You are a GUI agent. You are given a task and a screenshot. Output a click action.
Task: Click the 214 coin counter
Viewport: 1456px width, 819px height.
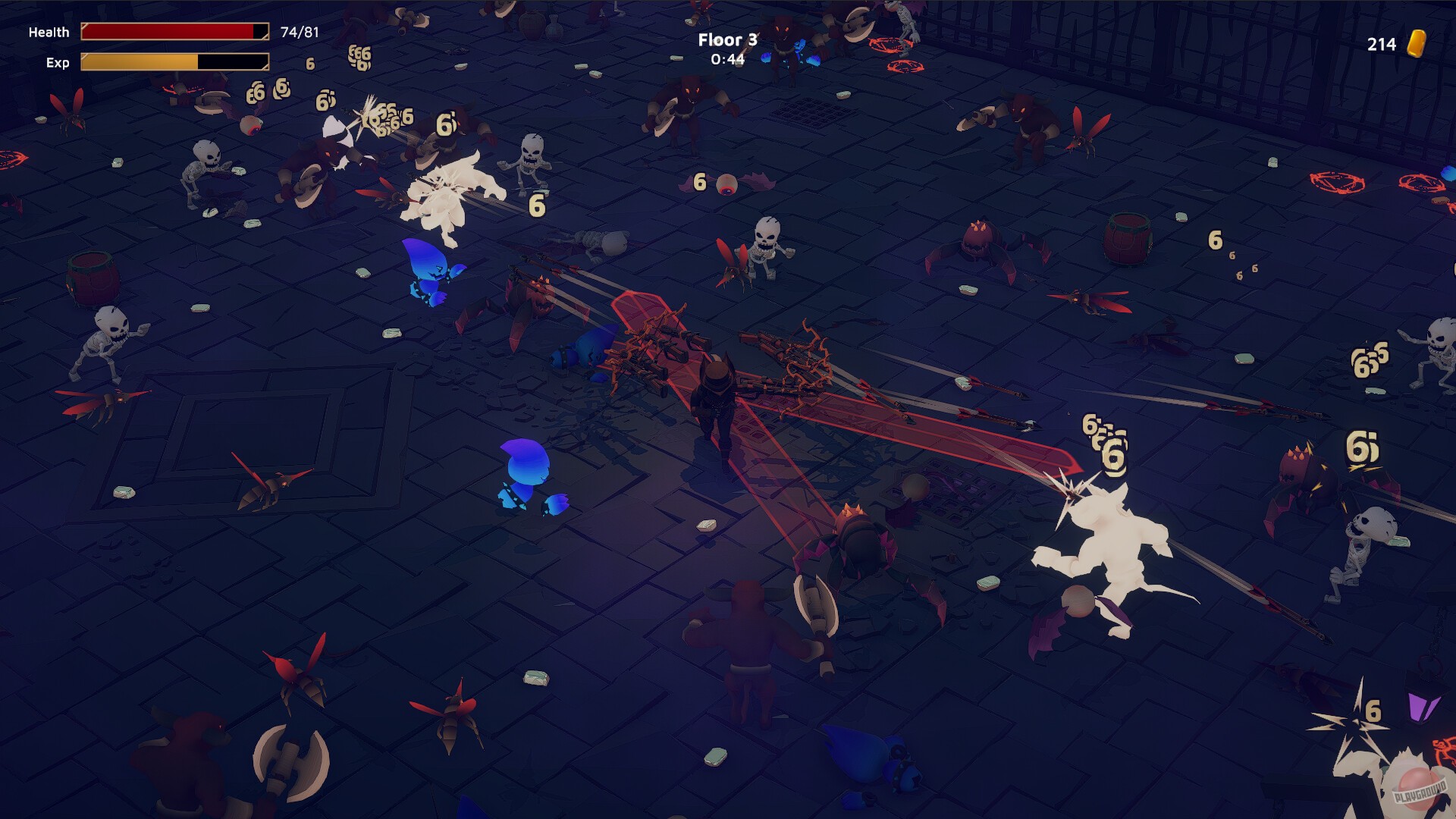1381,43
